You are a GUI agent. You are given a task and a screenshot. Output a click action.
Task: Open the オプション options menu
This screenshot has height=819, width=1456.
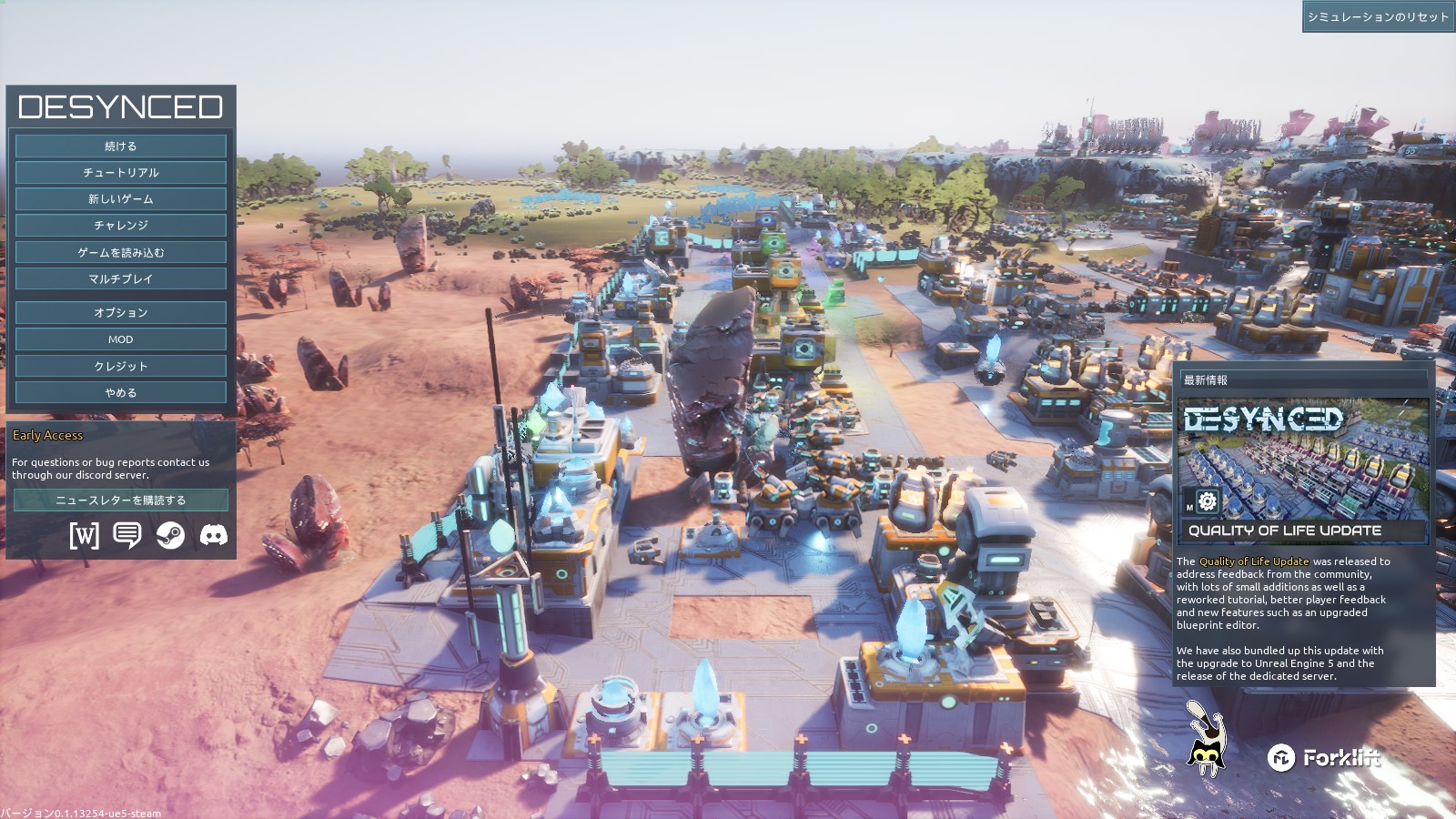[x=120, y=312]
